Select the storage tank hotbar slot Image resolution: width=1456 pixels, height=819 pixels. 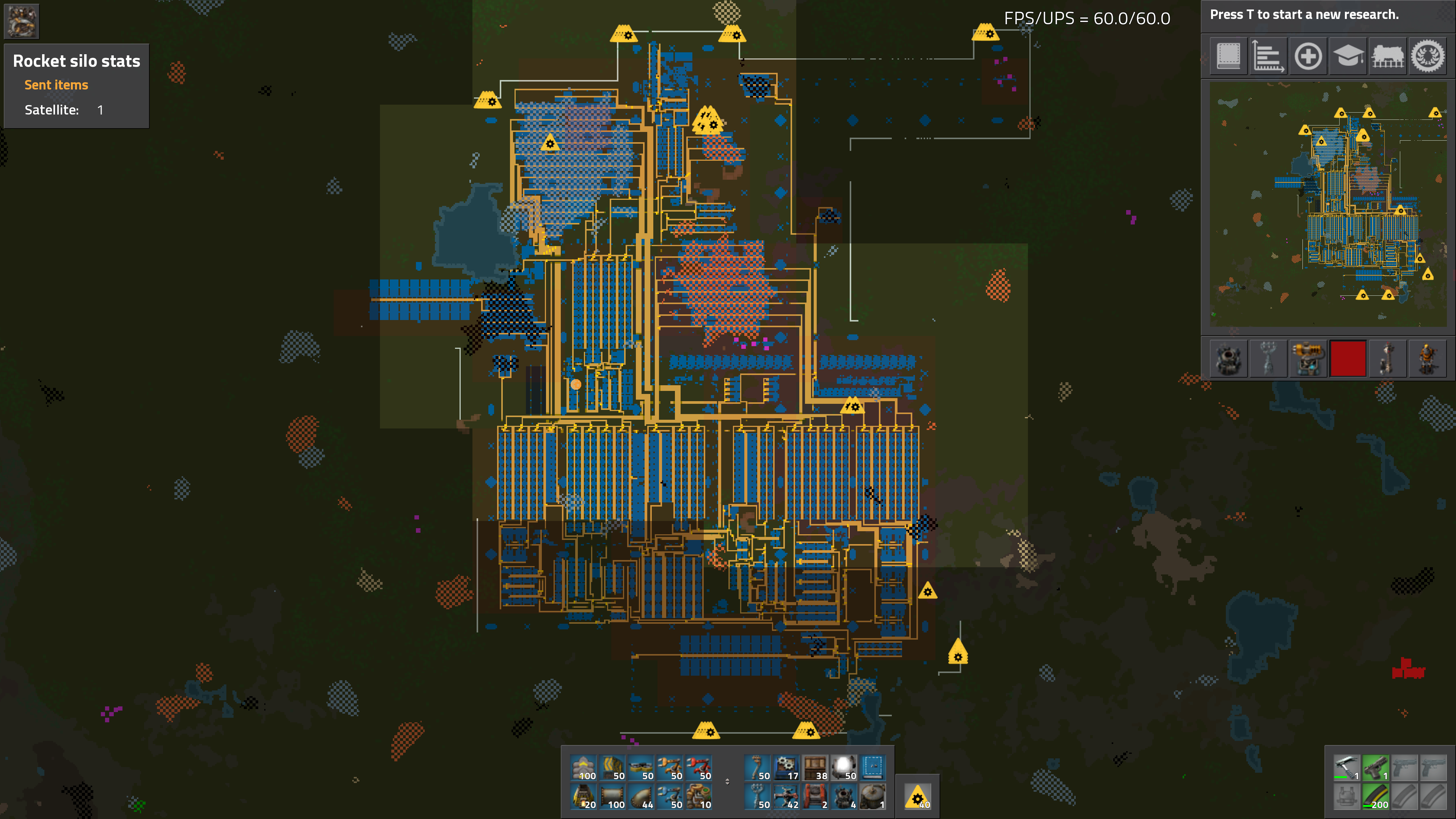tap(873, 797)
